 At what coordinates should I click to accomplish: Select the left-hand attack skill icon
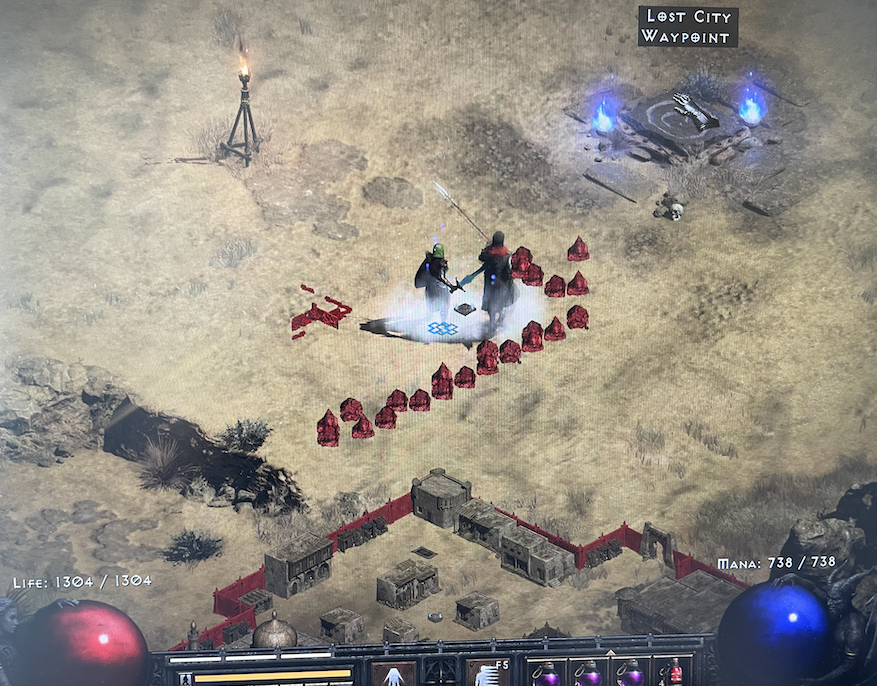click(x=394, y=675)
